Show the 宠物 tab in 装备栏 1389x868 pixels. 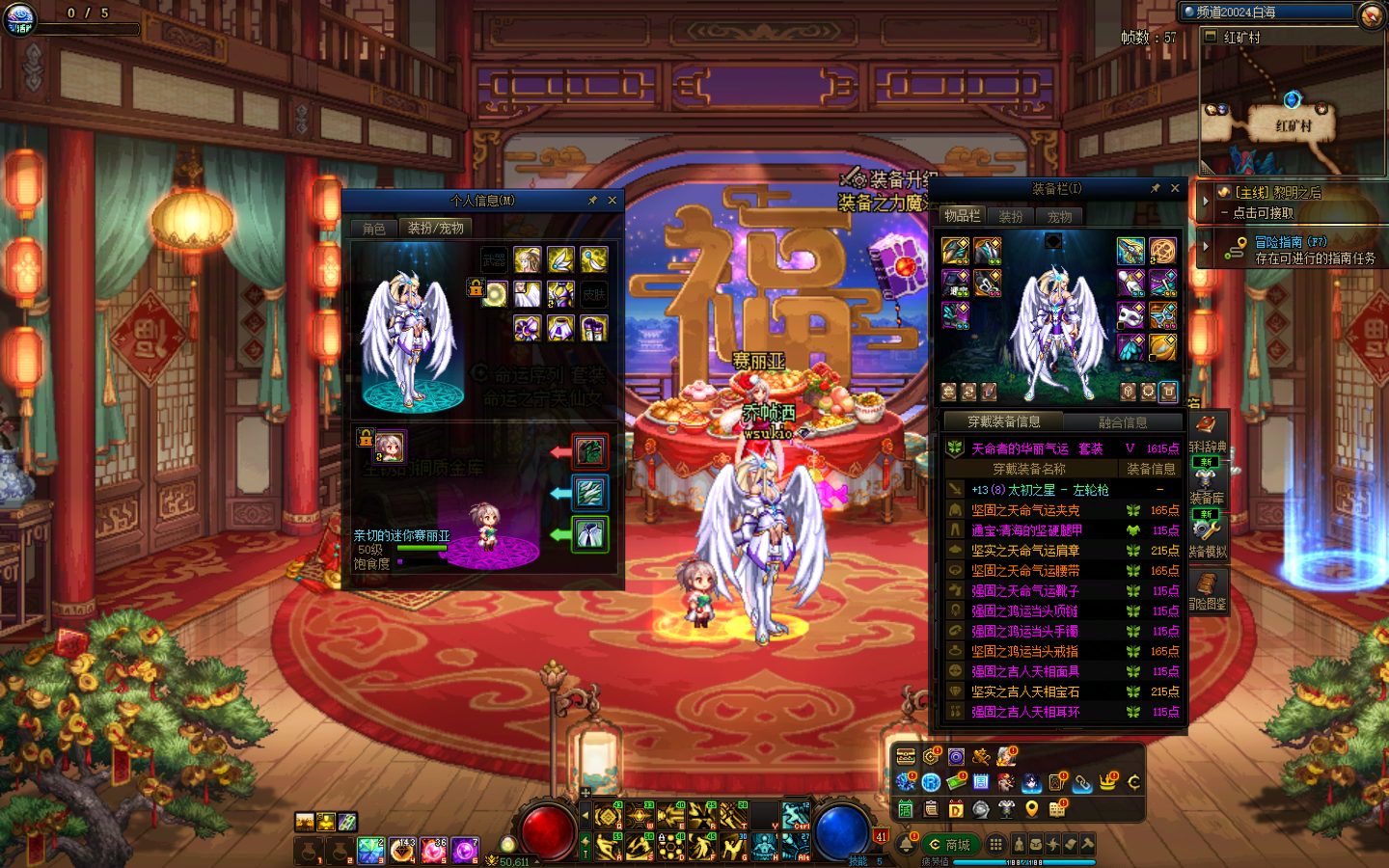[1059, 217]
